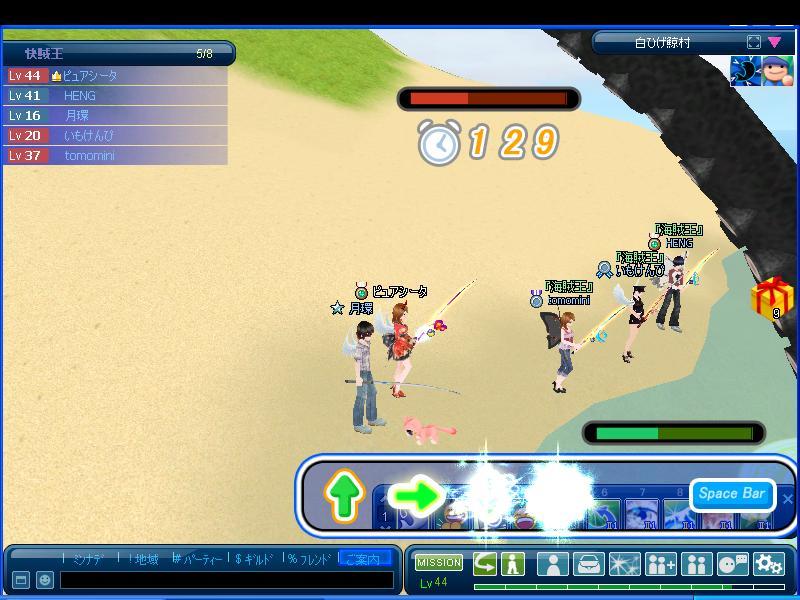Open the character profile silhouette icon

tap(553, 564)
